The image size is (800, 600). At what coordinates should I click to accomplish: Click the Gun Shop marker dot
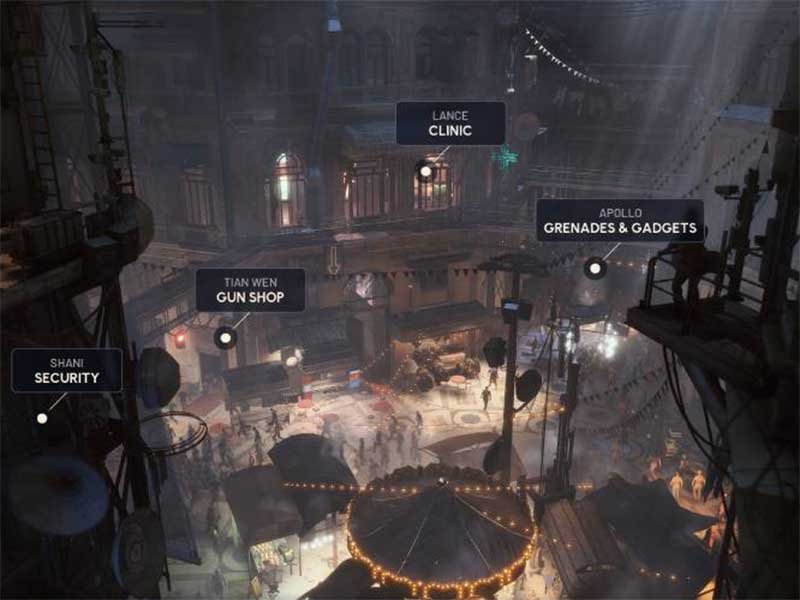point(225,338)
